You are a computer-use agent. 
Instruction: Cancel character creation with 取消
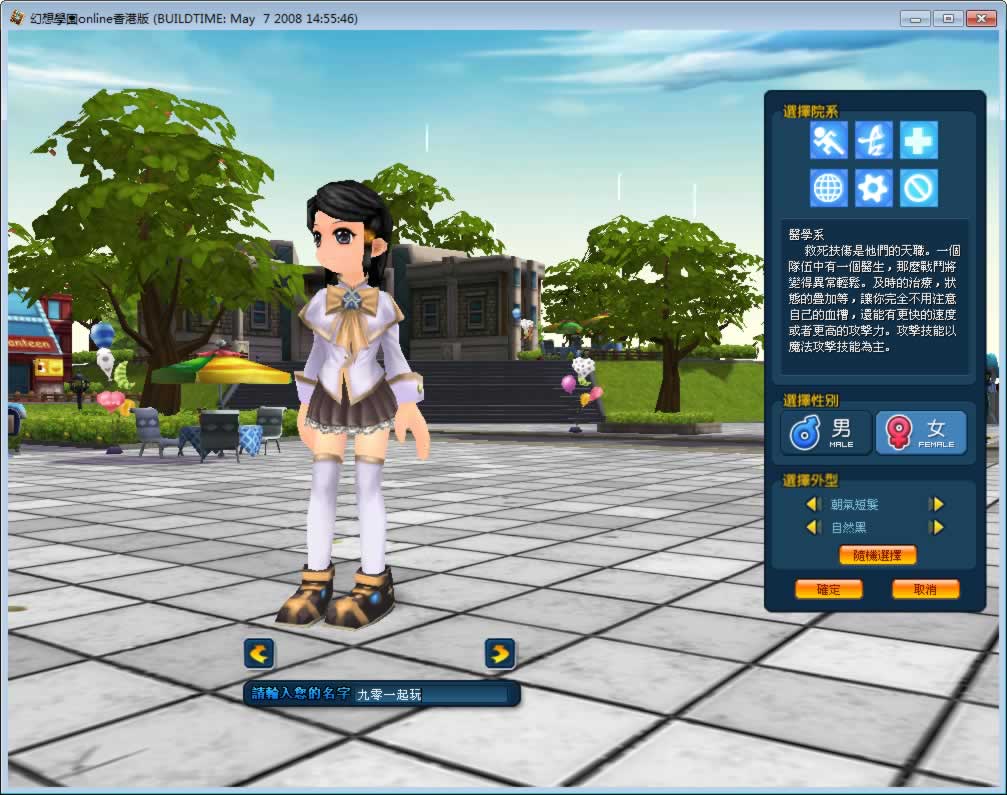tap(925, 589)
